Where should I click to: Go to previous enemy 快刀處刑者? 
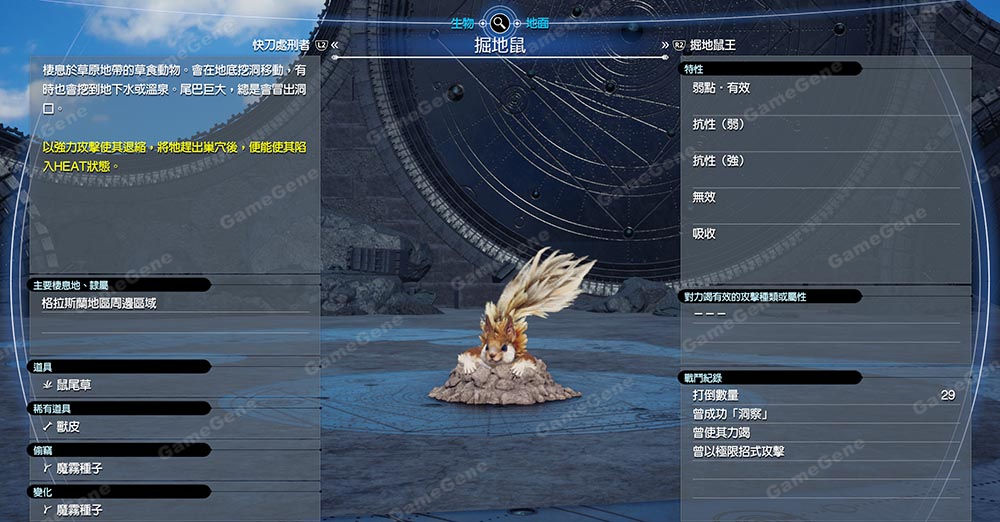(x=282, y=45)
